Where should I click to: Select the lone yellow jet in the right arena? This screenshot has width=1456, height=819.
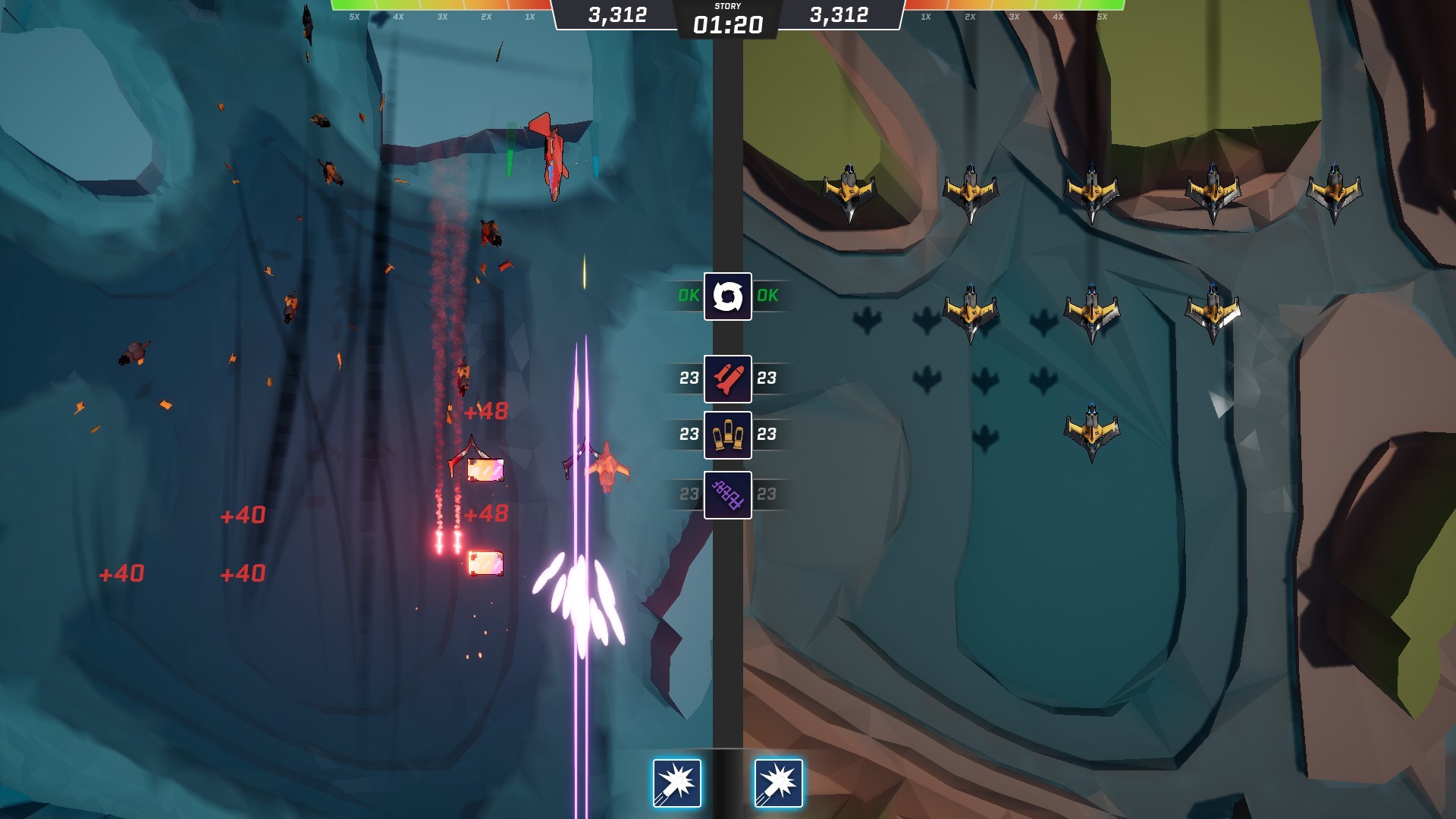click(1092, 428)
